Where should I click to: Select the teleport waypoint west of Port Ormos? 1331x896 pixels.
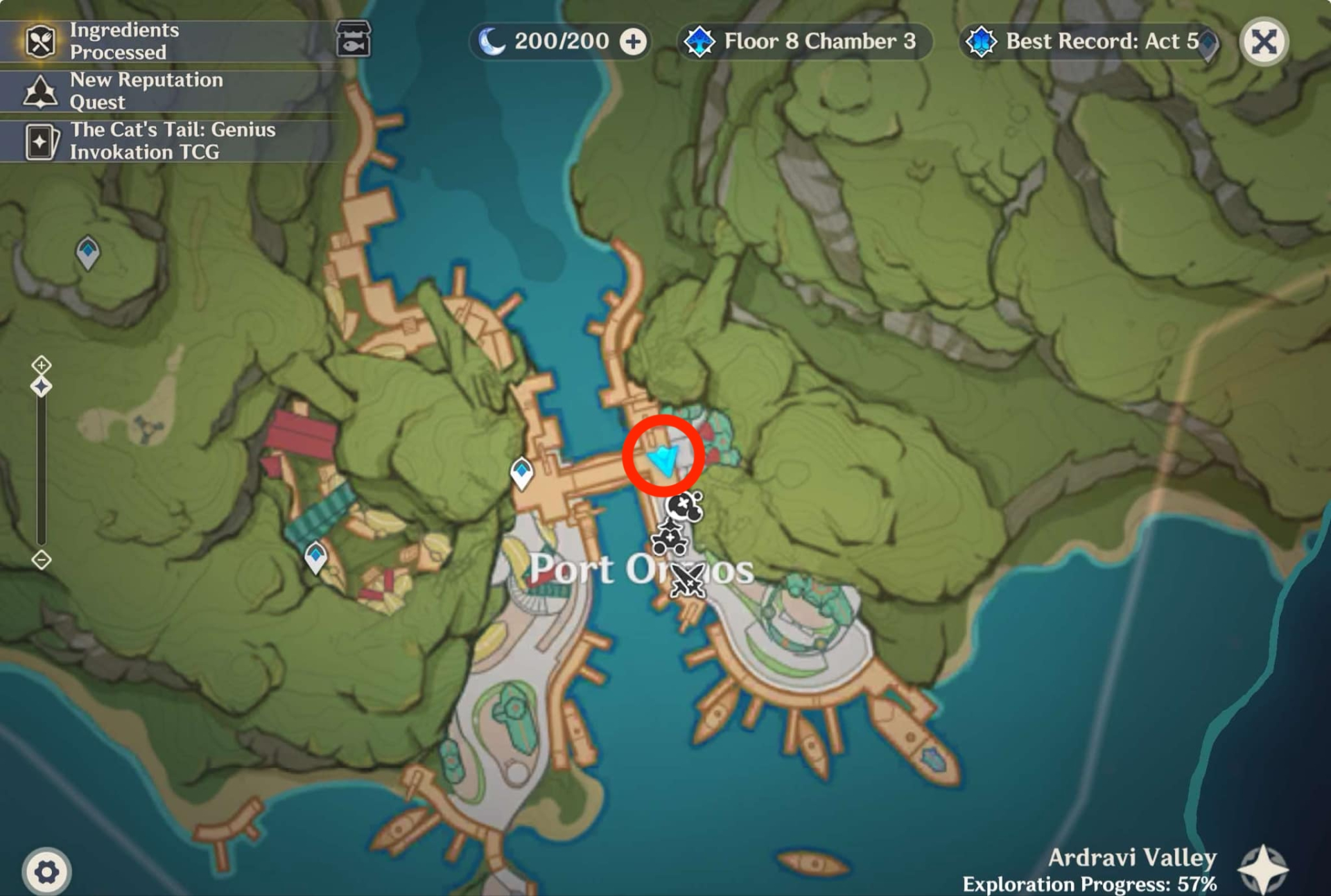522,471
